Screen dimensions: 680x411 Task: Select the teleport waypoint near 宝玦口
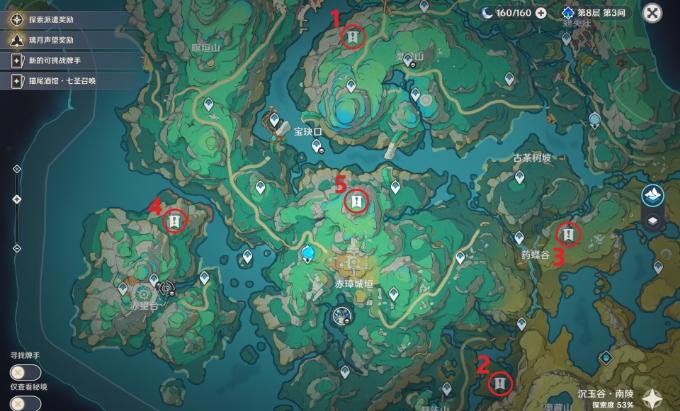tap(318, 146)
